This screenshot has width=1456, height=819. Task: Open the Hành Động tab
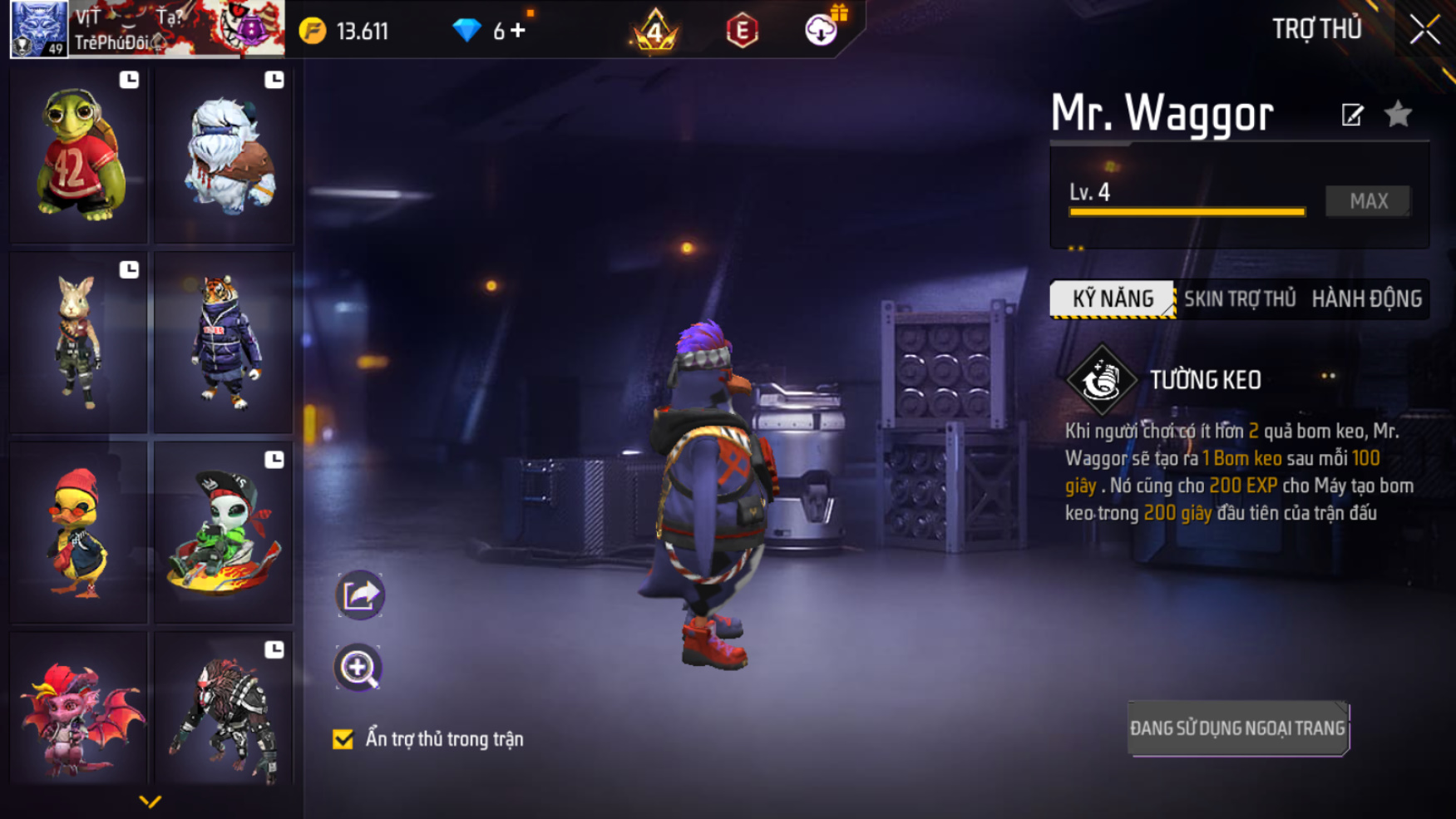(1366, 298)
